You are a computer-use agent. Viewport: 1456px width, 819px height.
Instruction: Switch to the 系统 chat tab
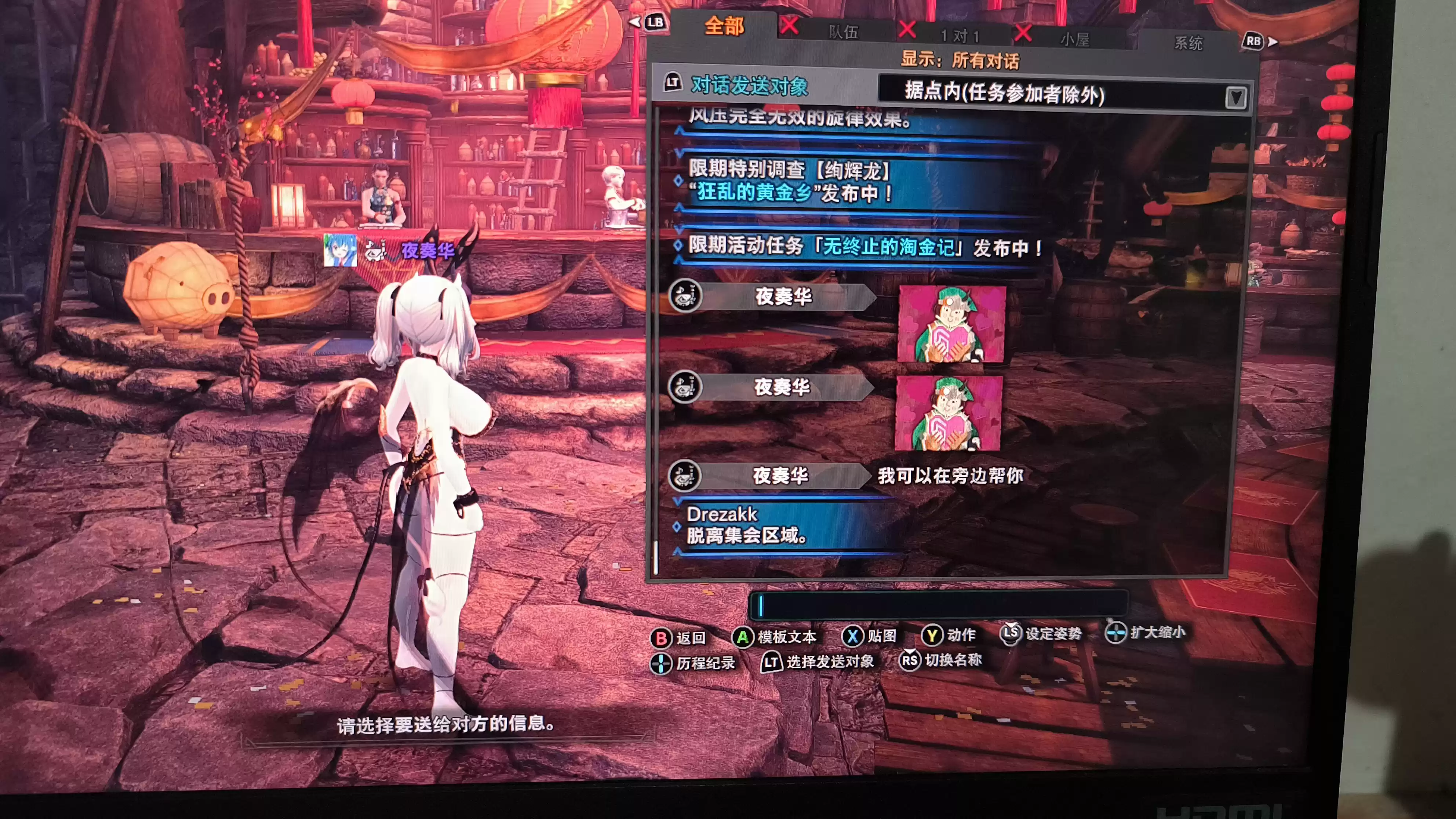1188,43
